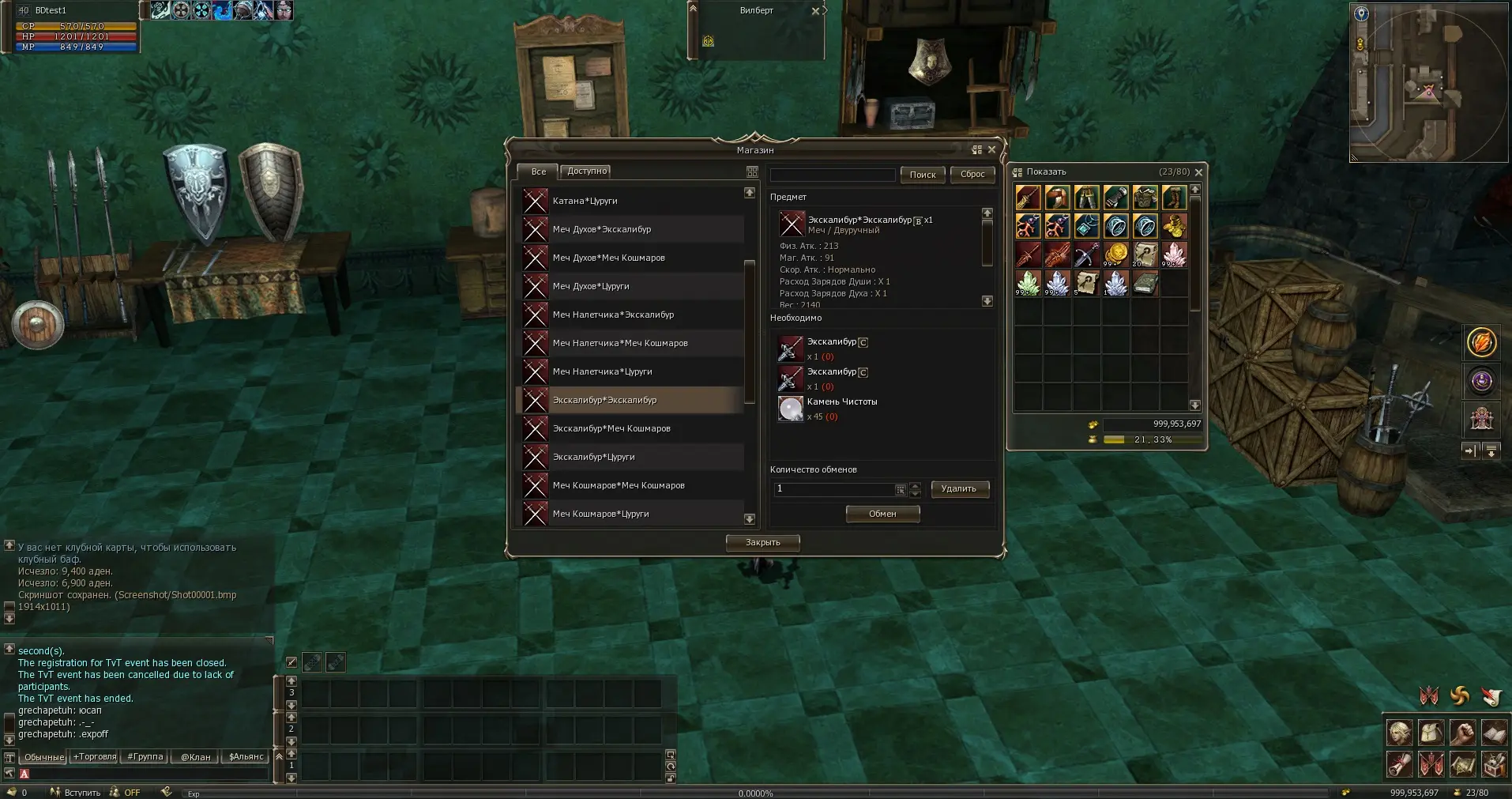Select the pink crystal item in inventory
This screenshot has width=1512, height=799.
coord(1174,254)
